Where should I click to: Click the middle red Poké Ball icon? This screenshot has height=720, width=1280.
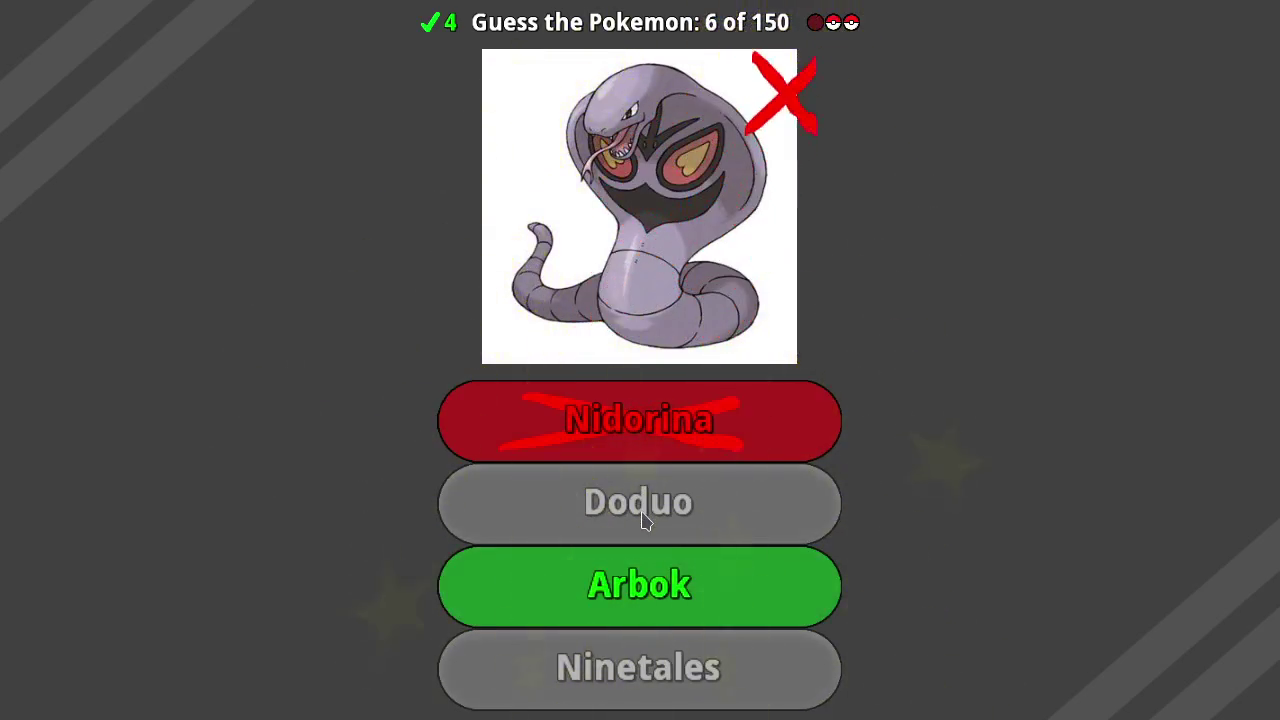coord(833,22)
